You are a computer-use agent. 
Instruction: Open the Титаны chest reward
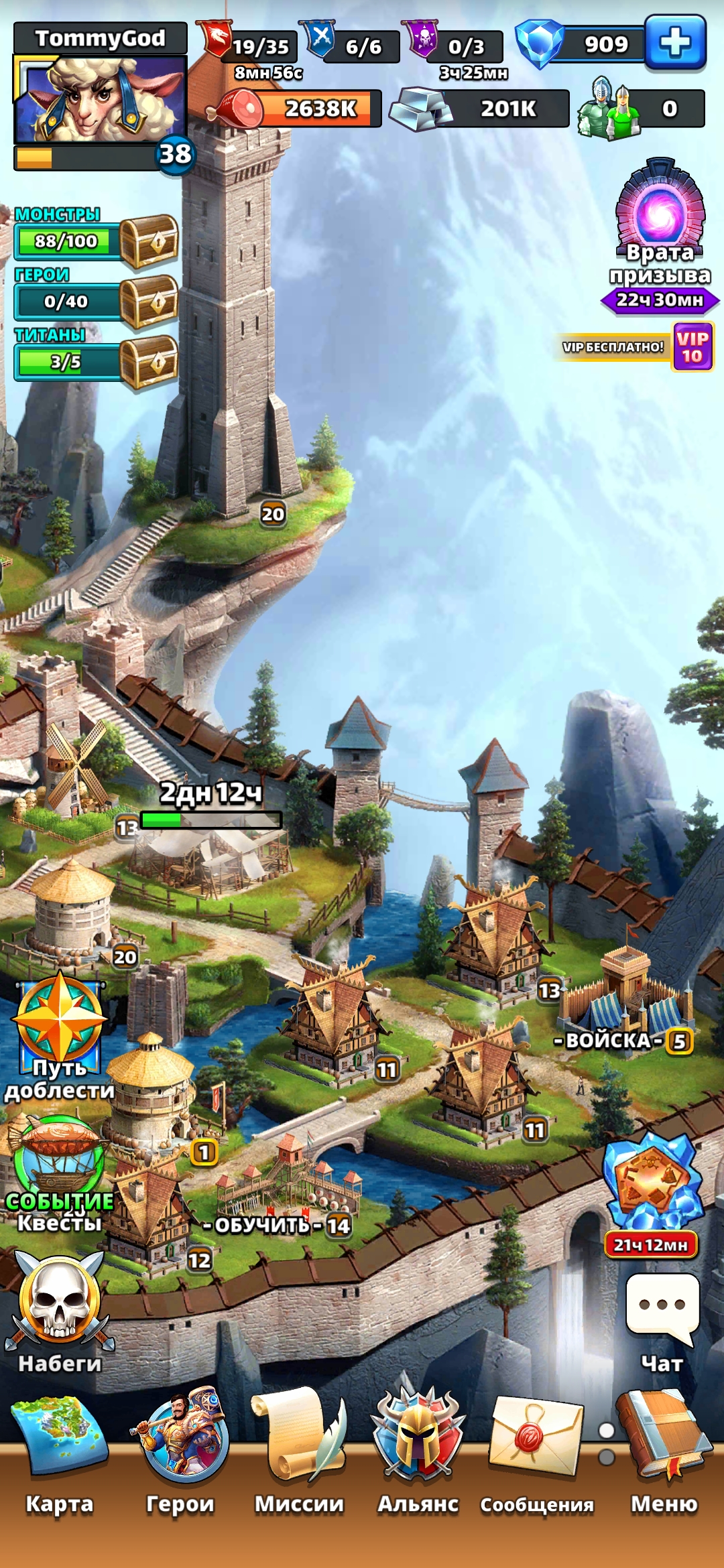coord(149,362)
